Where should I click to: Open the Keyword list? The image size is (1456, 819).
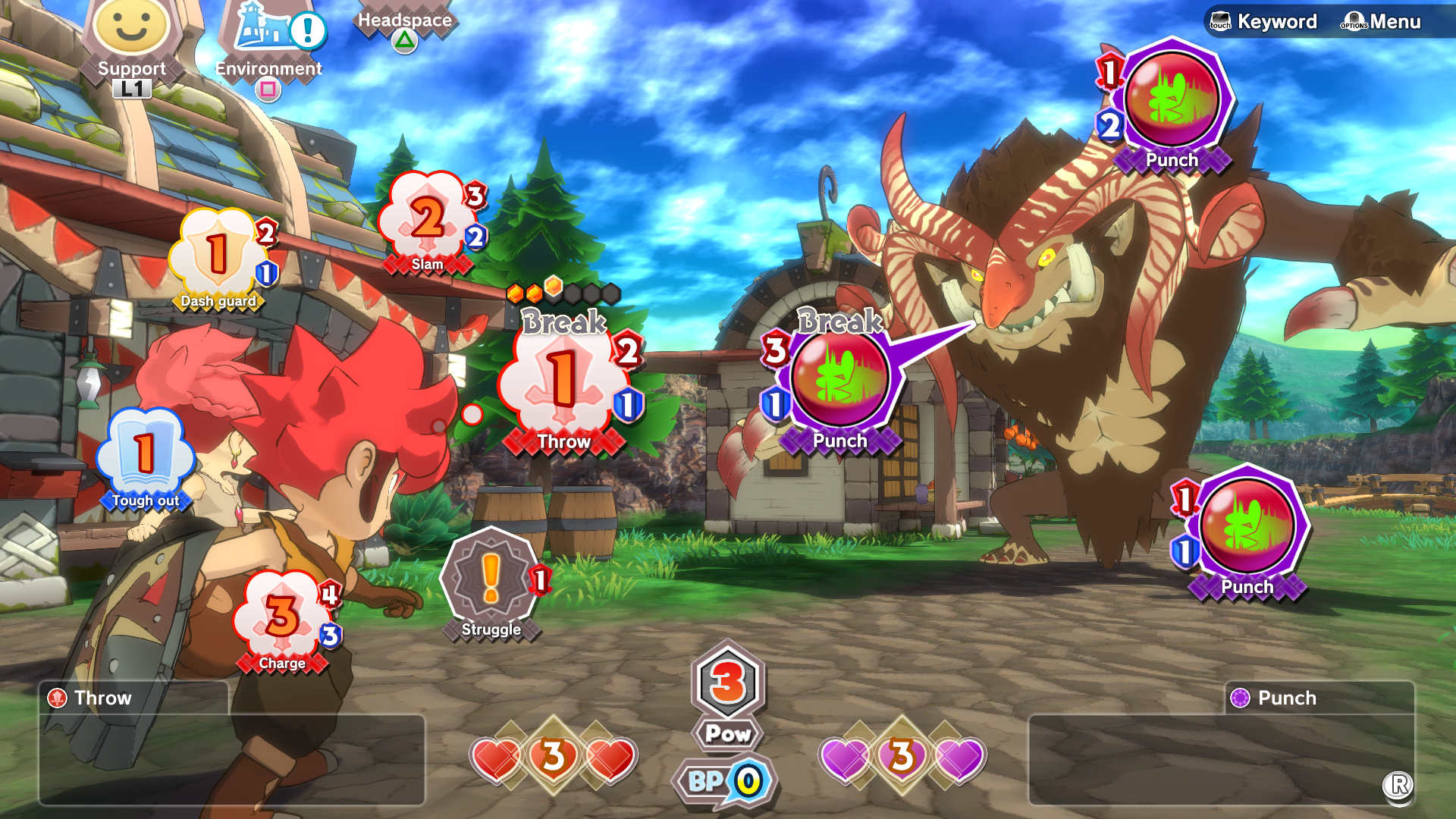point(1263,21)
